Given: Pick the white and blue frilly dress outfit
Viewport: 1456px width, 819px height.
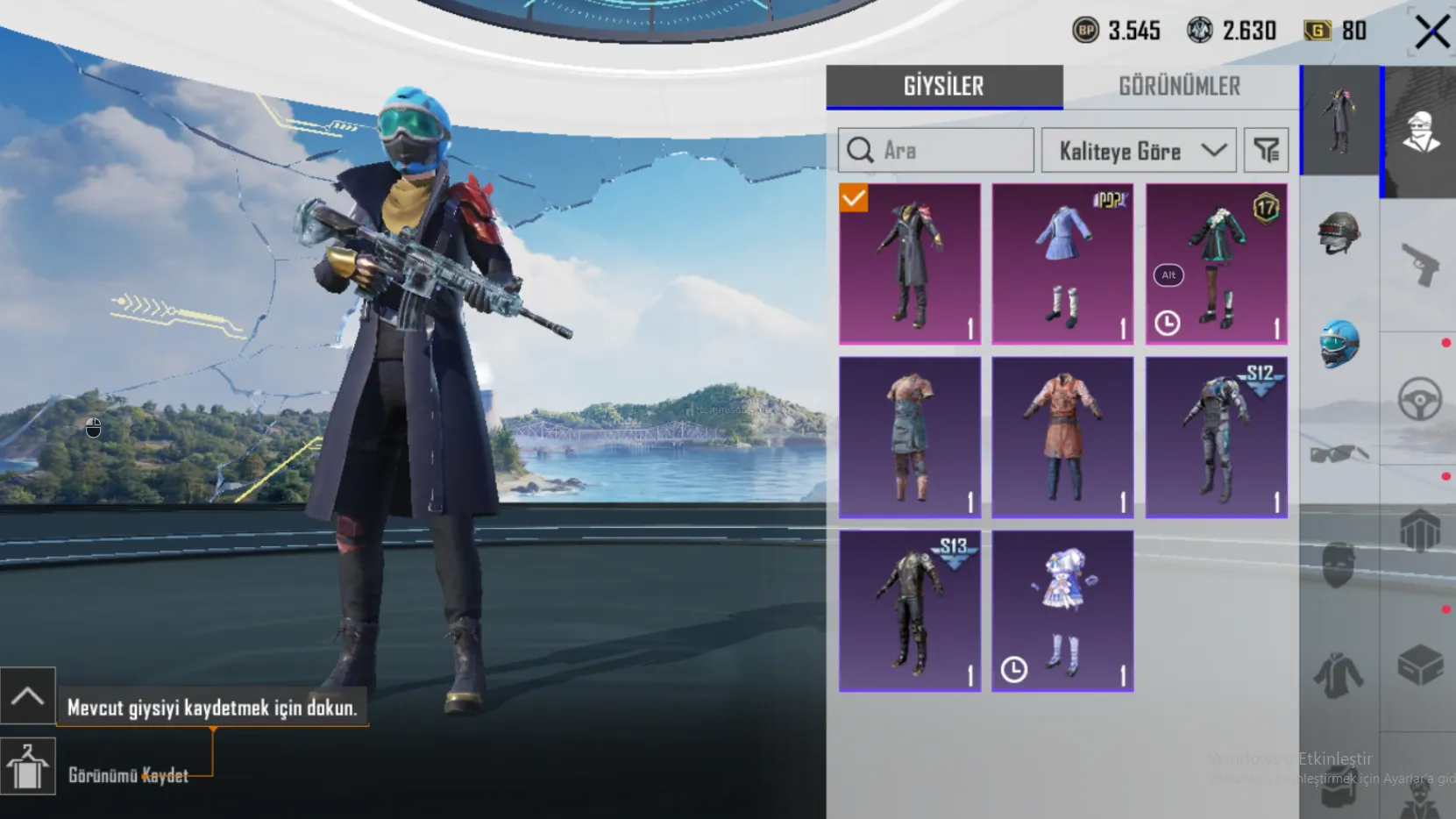Looking at the screenshot, I should click(x=1062, y=610).
